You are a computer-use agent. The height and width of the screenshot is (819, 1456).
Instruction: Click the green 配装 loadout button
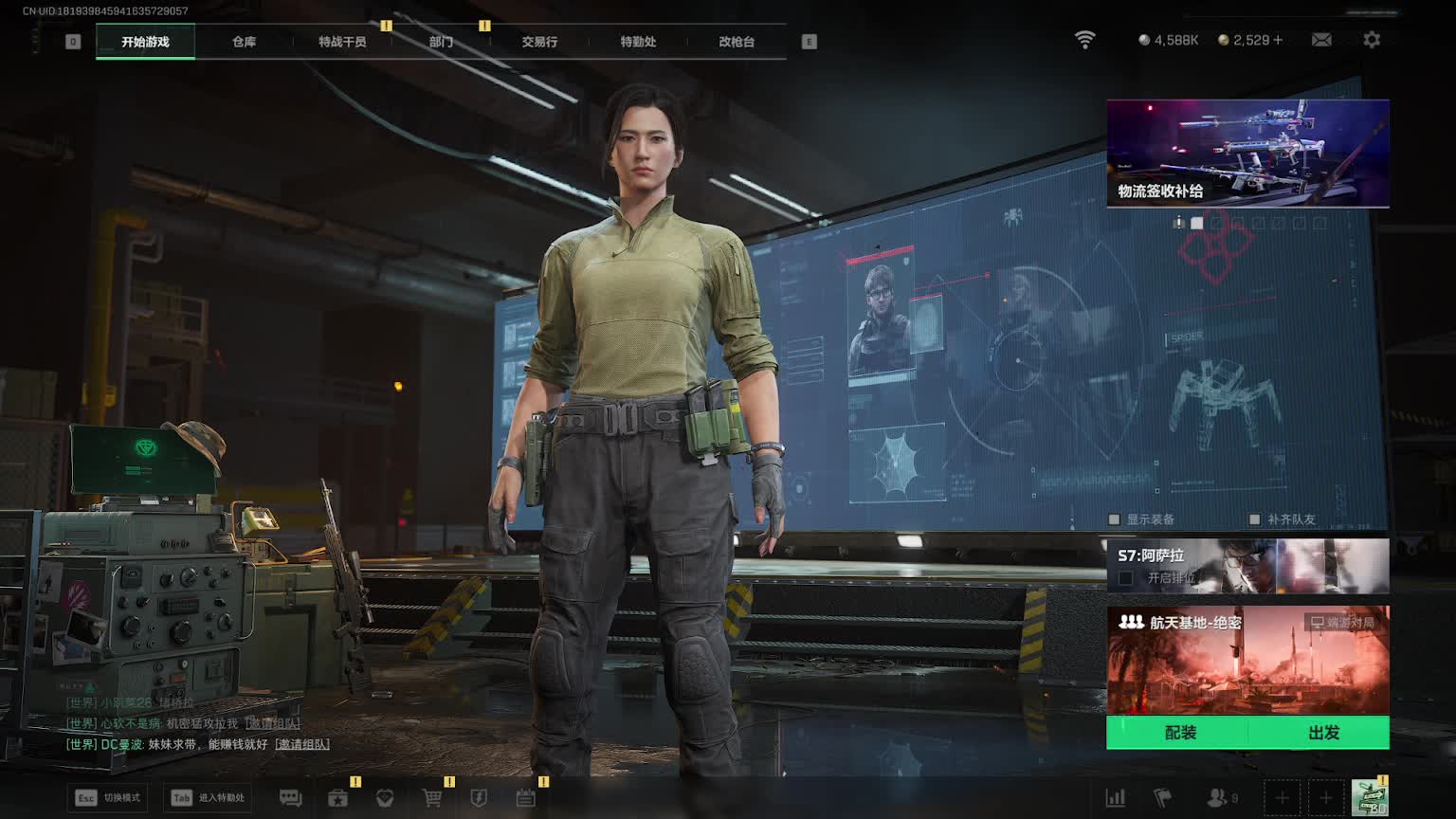point(1180,733)
